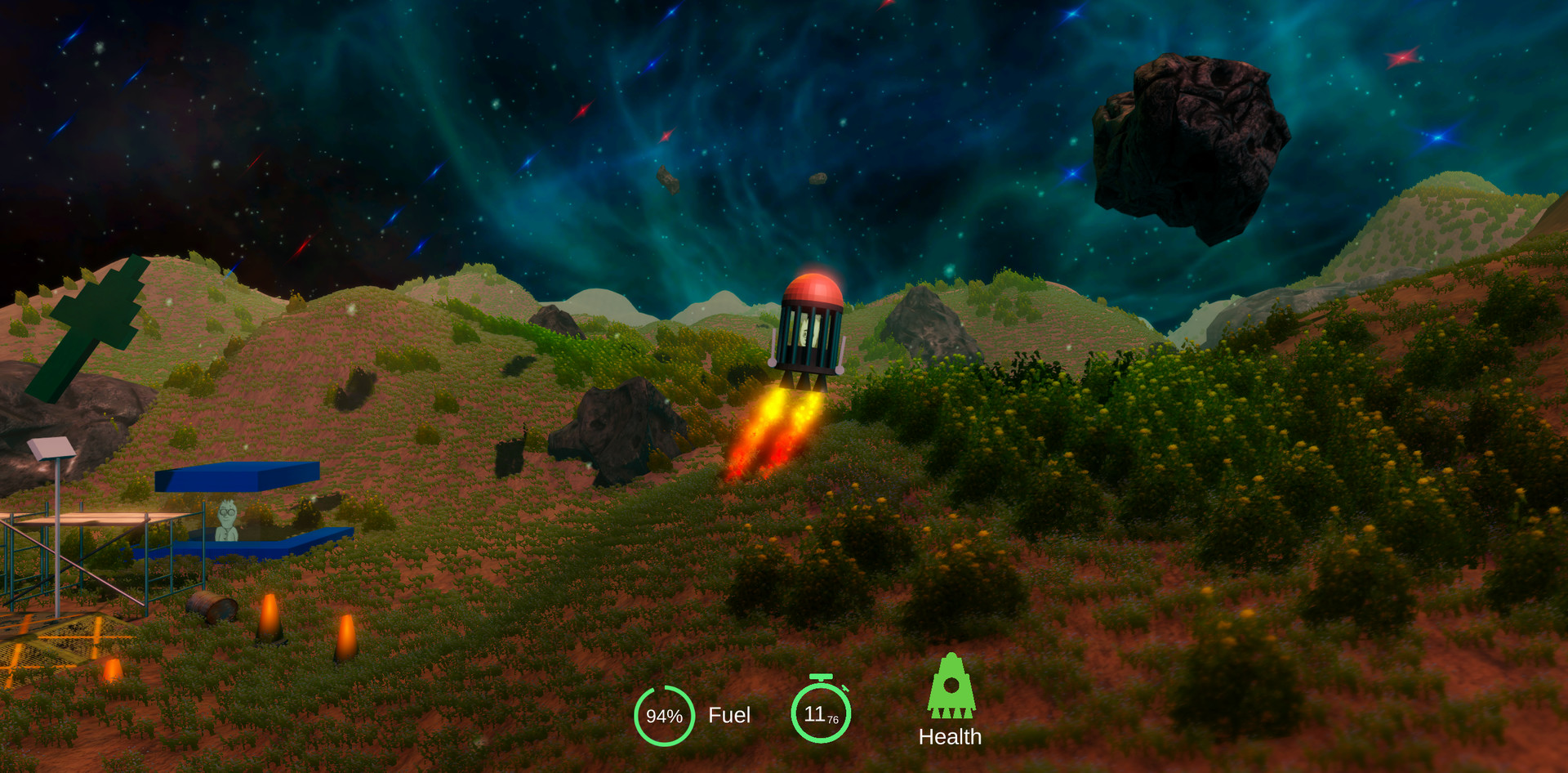Click the Health label text
The image size is (1568, 773).
951,736
